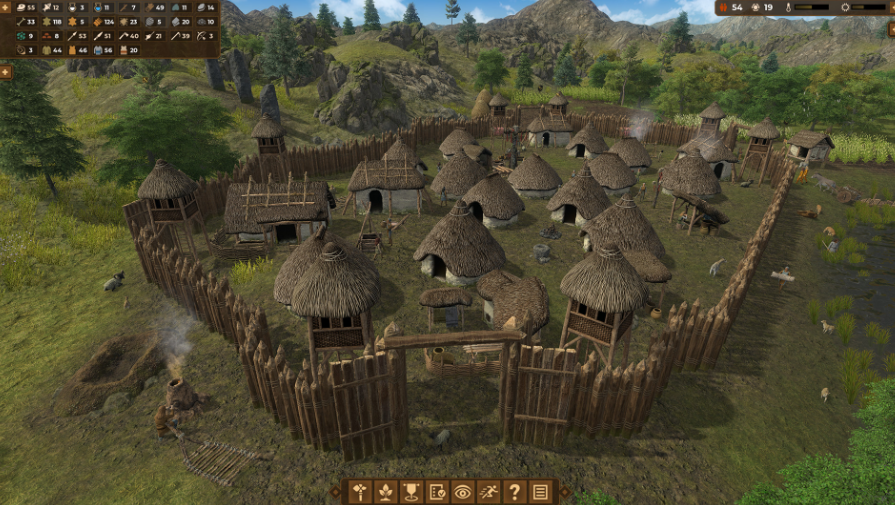Click the running figure toolbar button
Viewport: 895px width, 505px height.
click(x=489, y=492)
